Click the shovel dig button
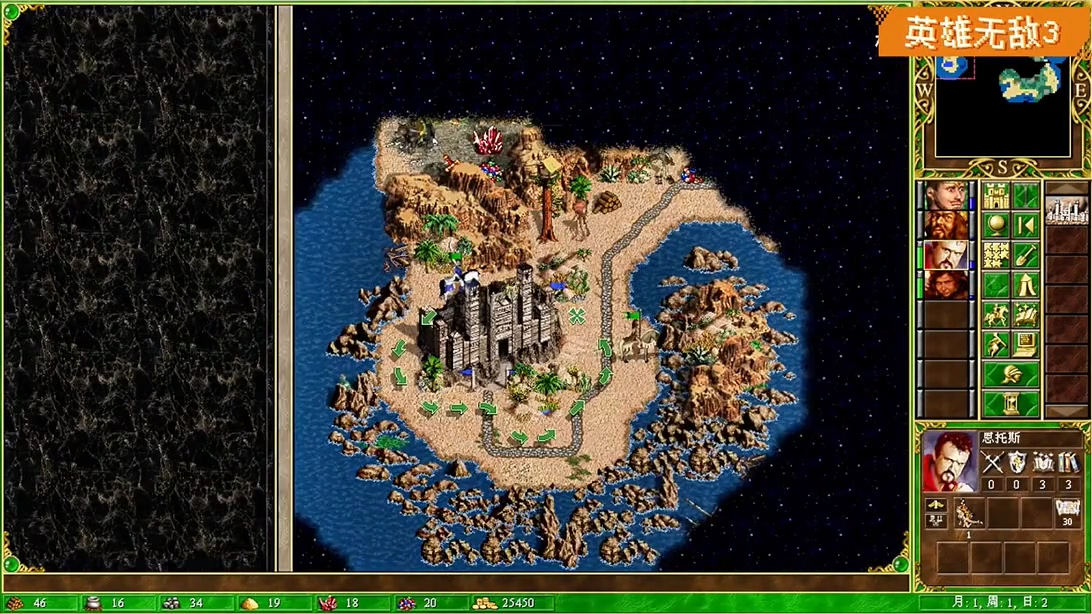Image resolution: width=1092 pixels, height=614 pixels. (1025, 255)
